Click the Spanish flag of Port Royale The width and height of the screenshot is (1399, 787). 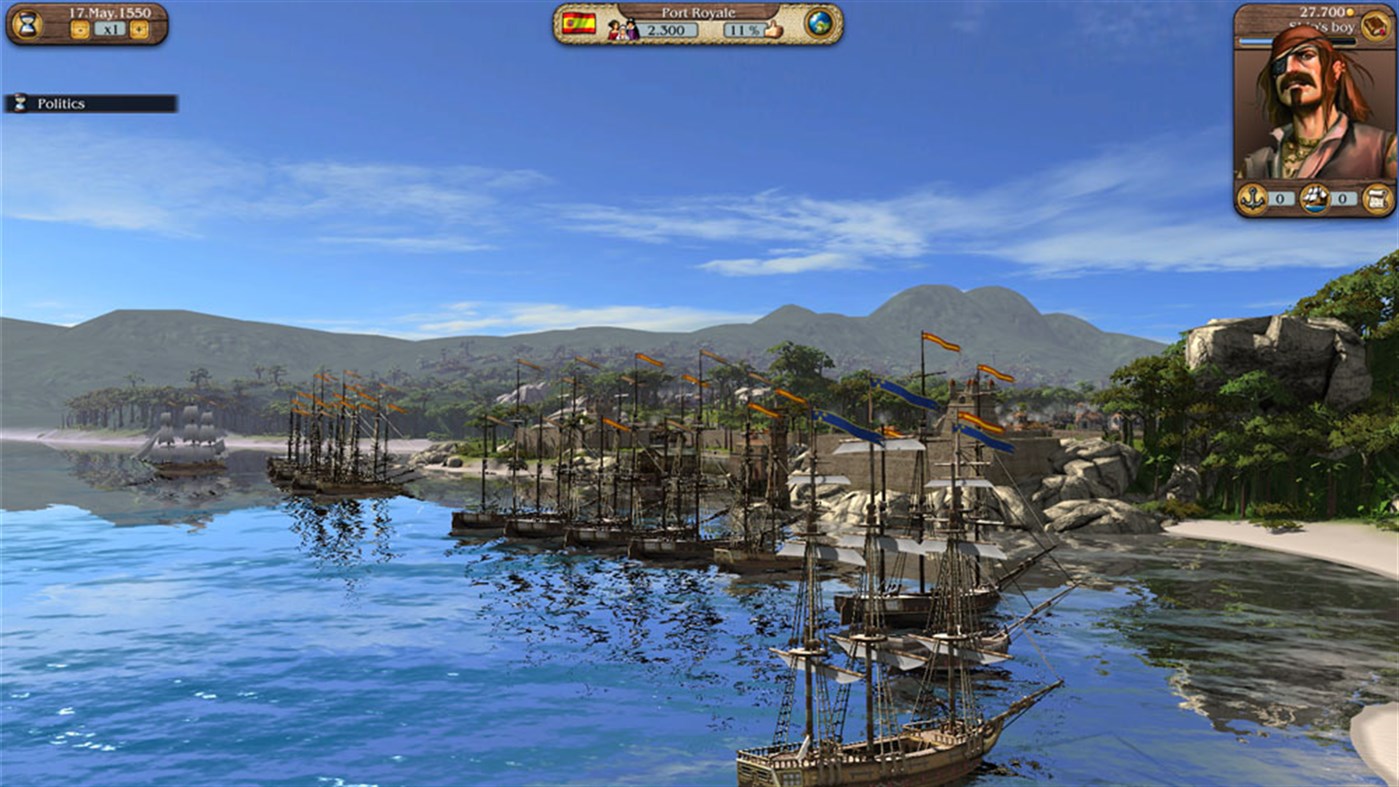point(578,25)
